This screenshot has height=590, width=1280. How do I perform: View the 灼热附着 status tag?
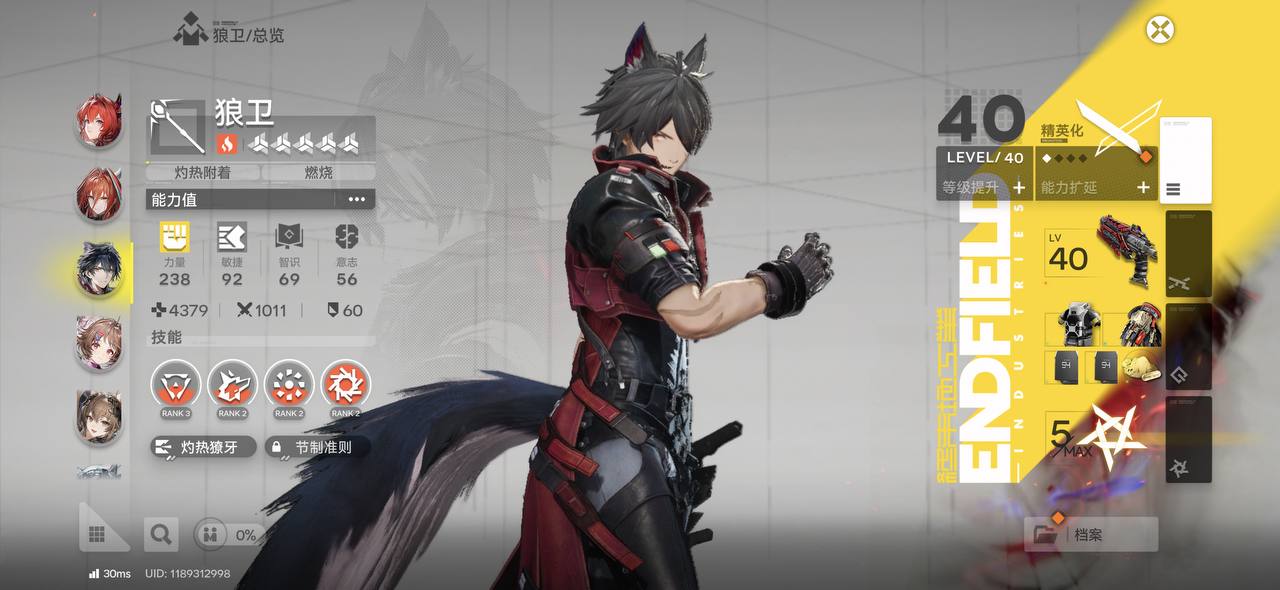click(203, 172)
